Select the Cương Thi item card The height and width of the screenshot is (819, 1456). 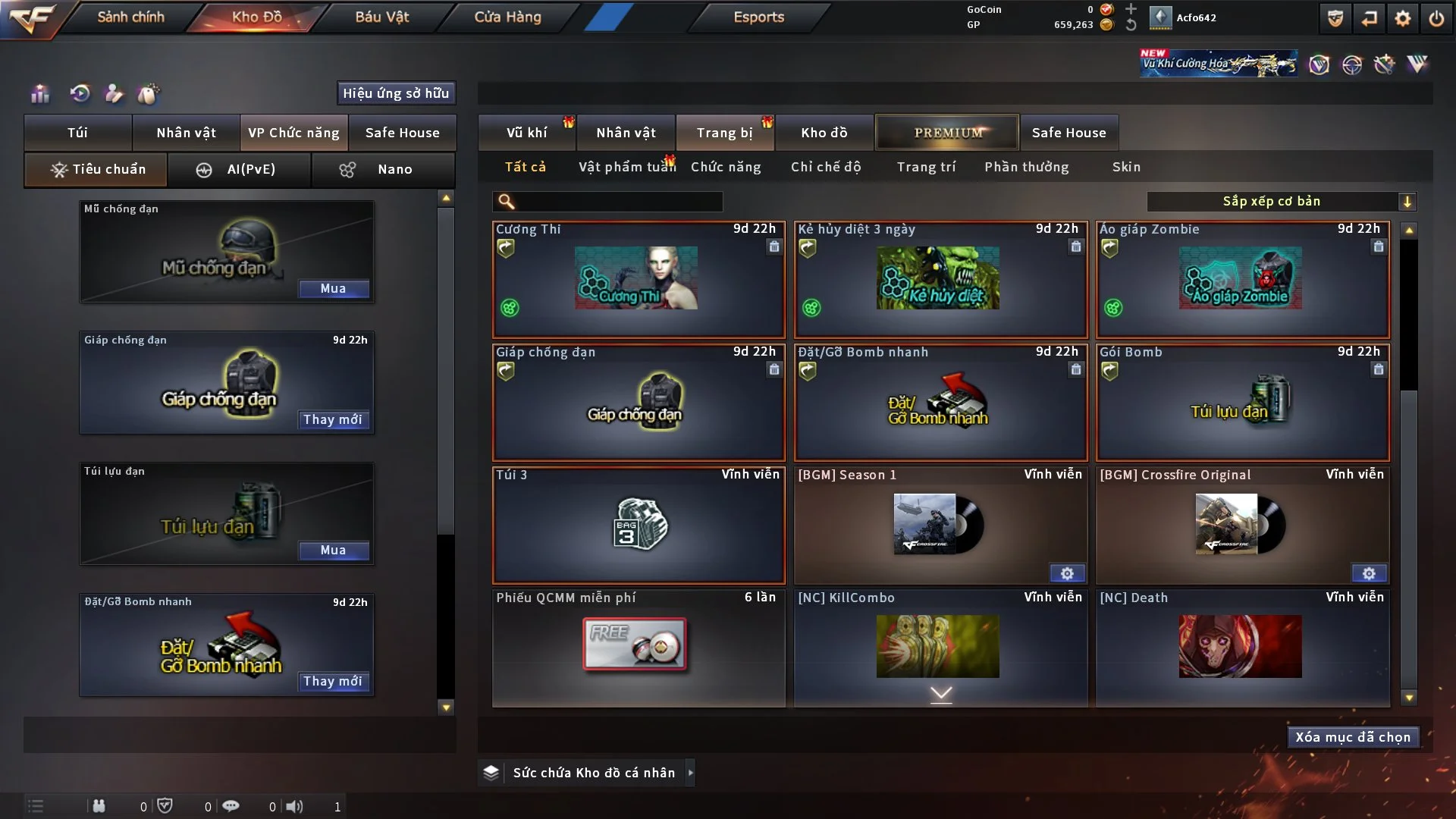[639, 279]
